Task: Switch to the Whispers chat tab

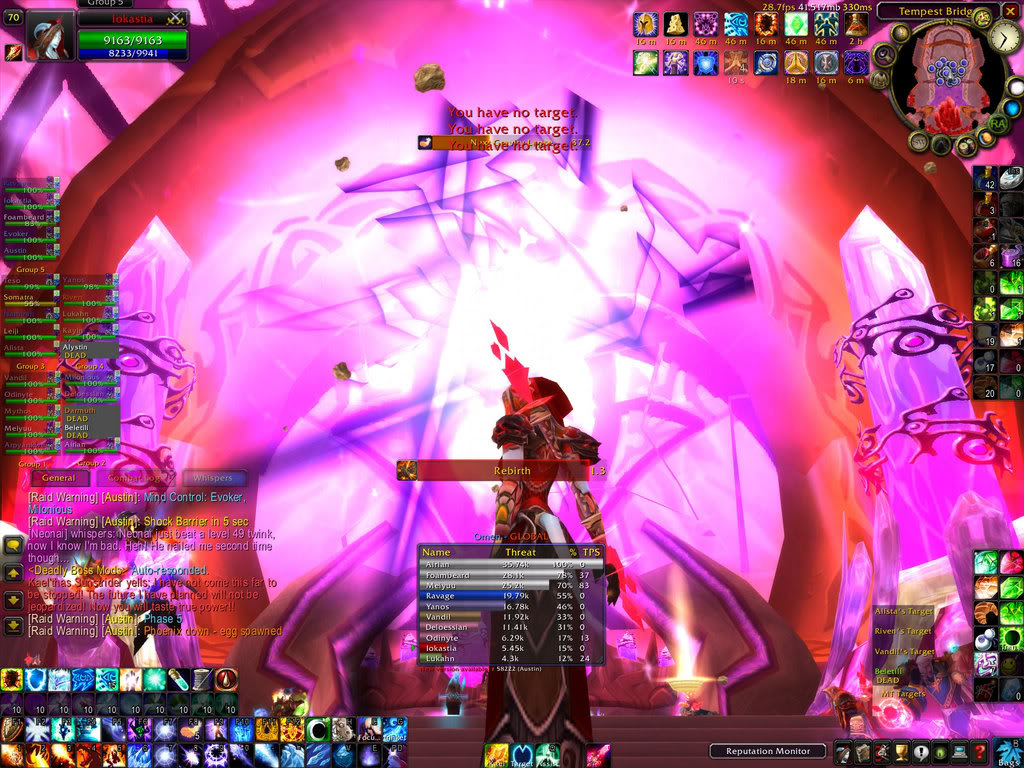Action: pyautogui.click(x=212, y=478)
